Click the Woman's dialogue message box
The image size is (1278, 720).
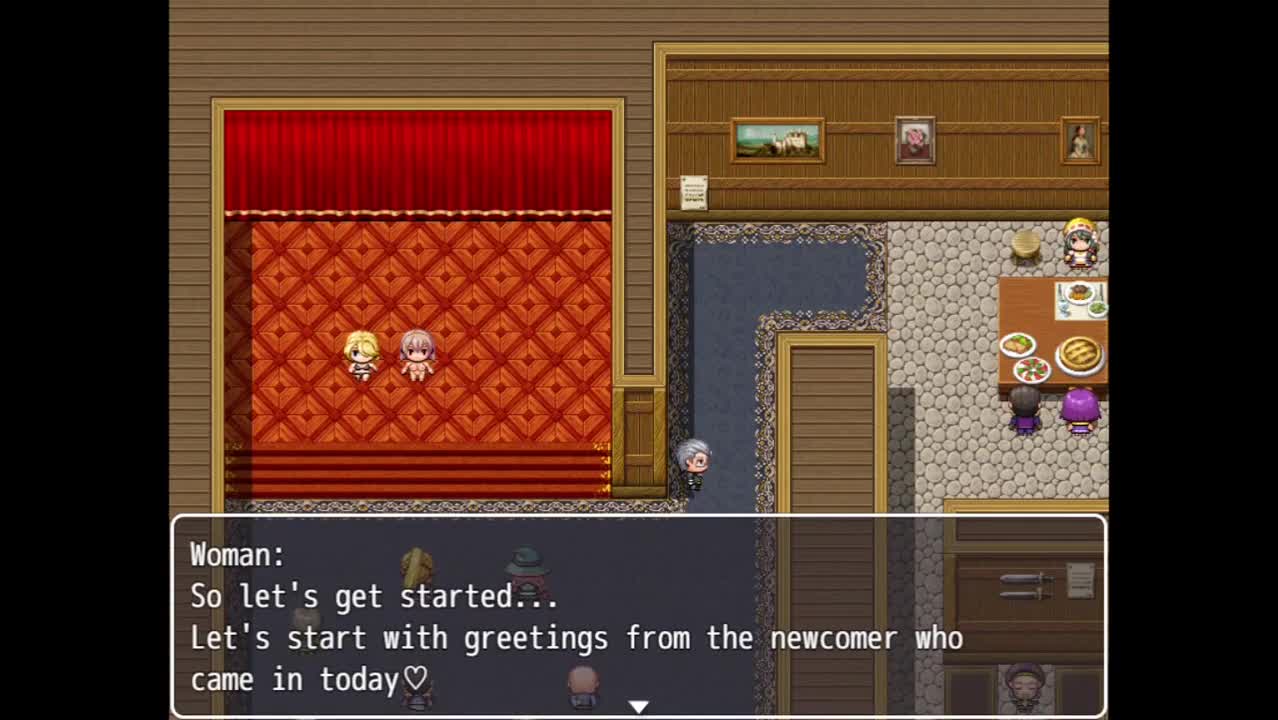[x=638, y=615]
